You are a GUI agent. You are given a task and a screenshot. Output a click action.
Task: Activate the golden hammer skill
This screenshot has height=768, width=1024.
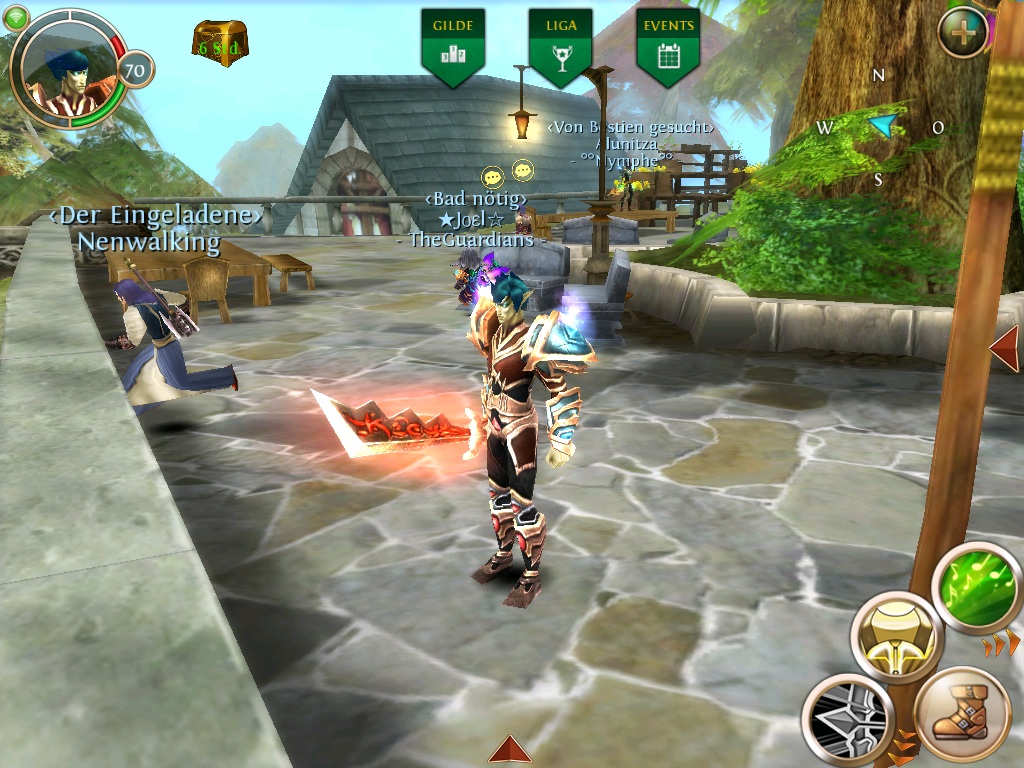[897, 637]
